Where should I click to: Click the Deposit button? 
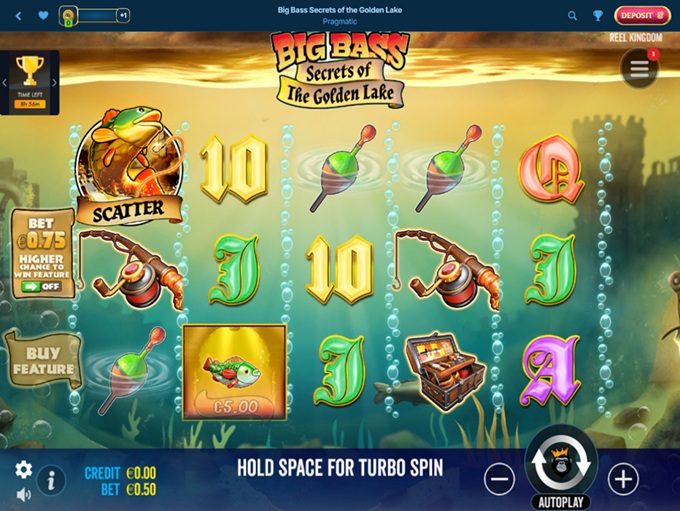642,15
